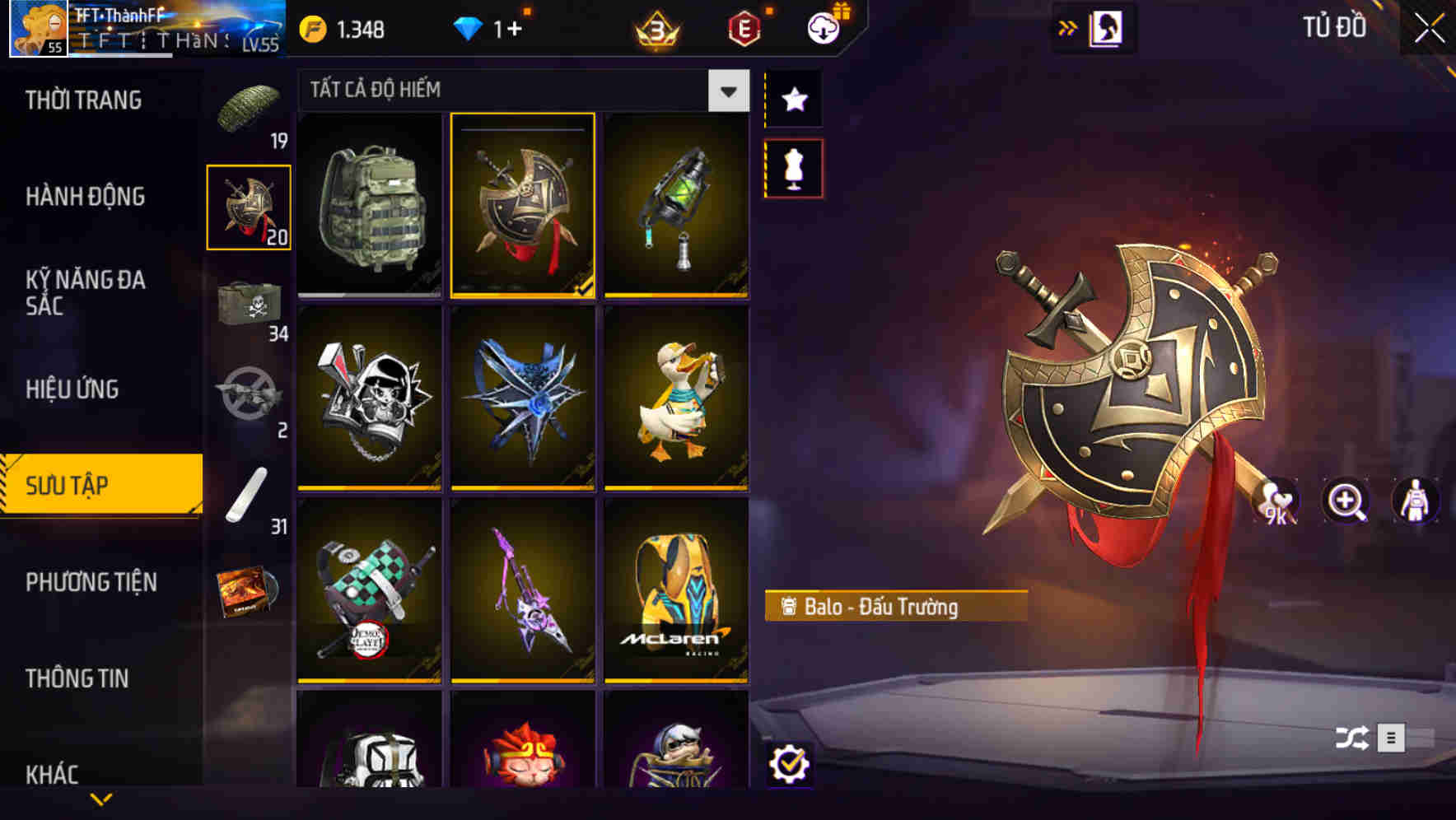Open the full outfit preview icon
This screenshot has width=1456, height=820.
click(x=1415, y=501)
